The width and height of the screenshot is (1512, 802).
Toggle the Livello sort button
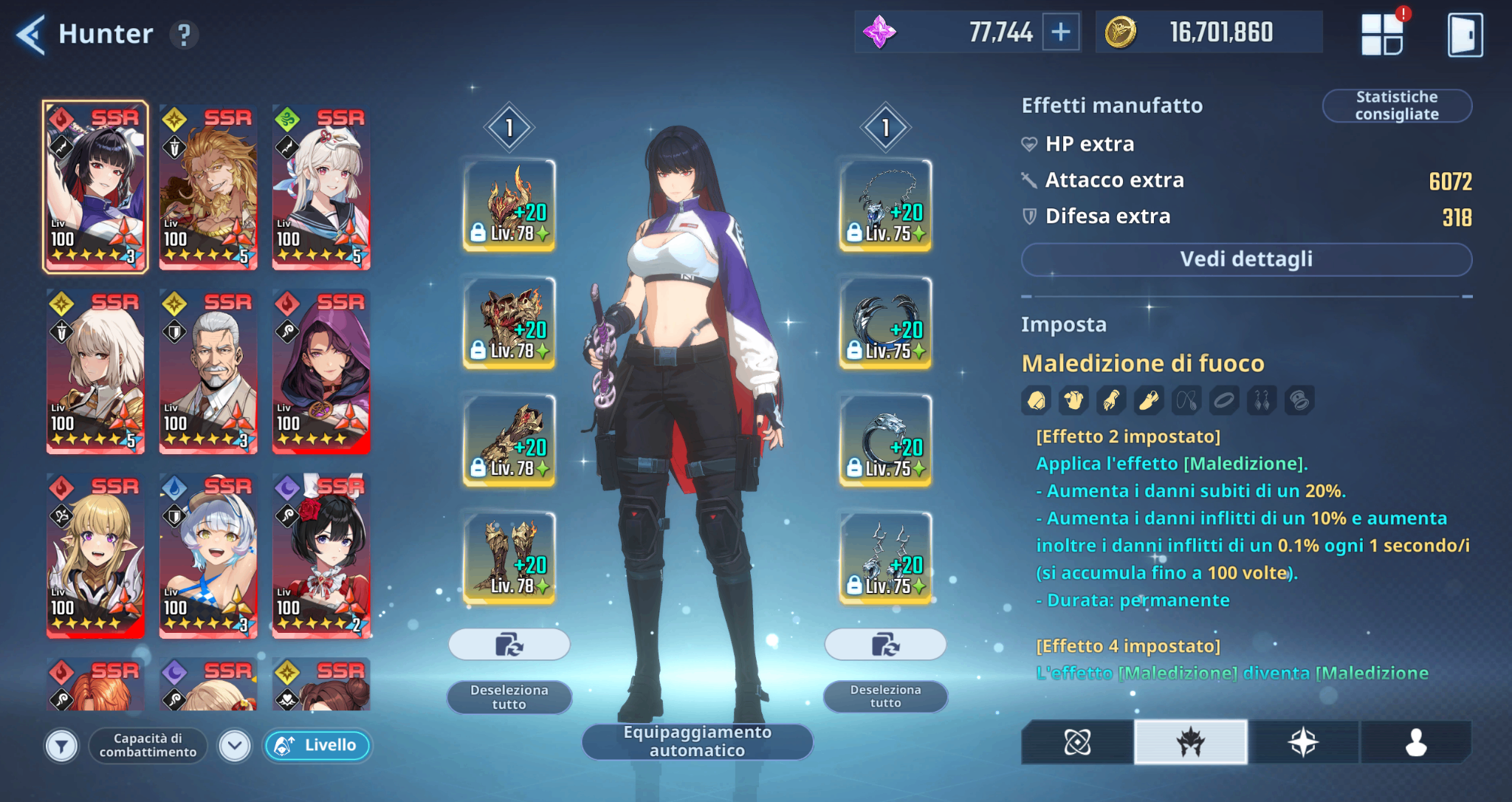tap(317, 746)
